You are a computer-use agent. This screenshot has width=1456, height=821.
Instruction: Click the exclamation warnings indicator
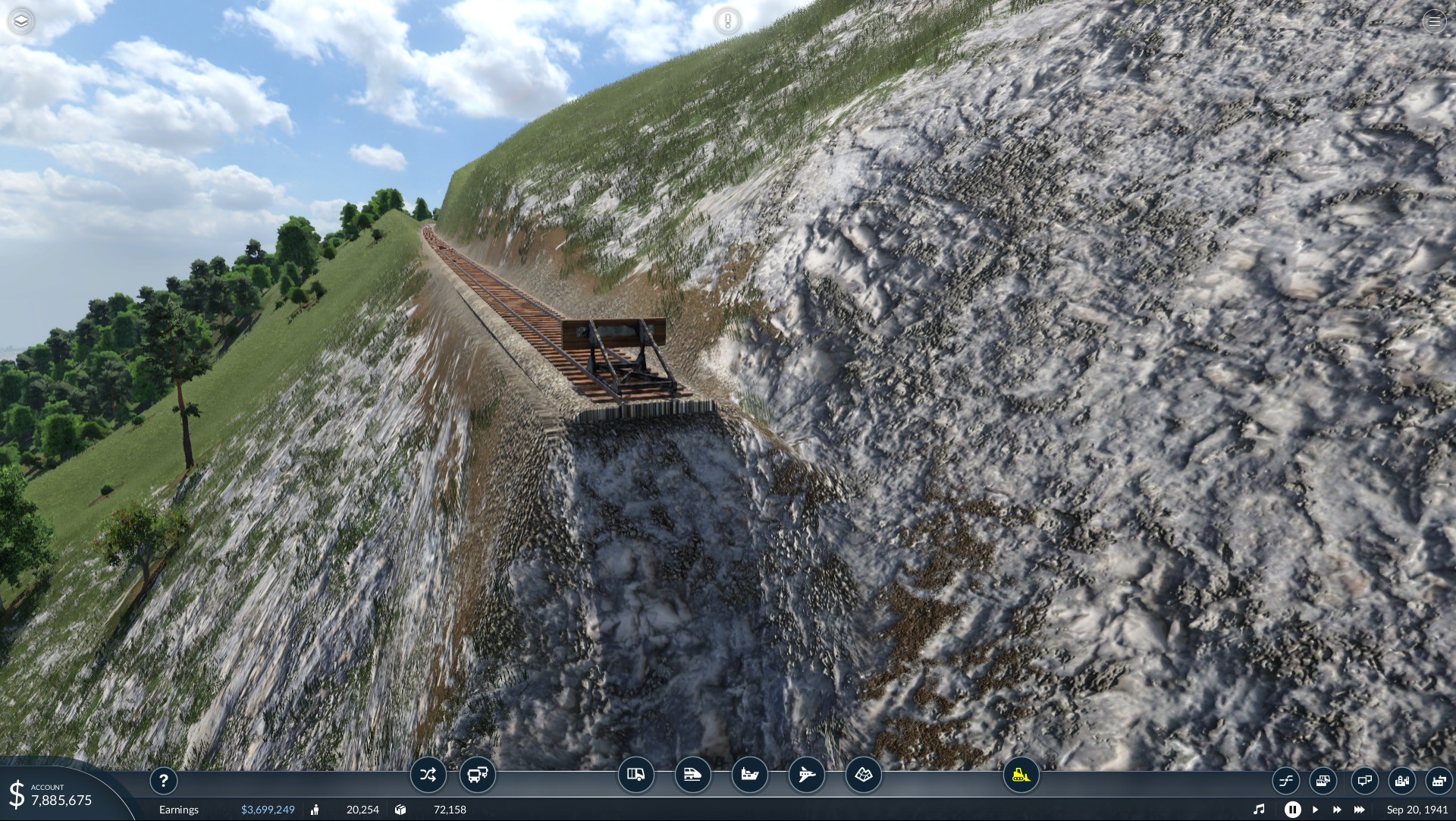(727, 21)
